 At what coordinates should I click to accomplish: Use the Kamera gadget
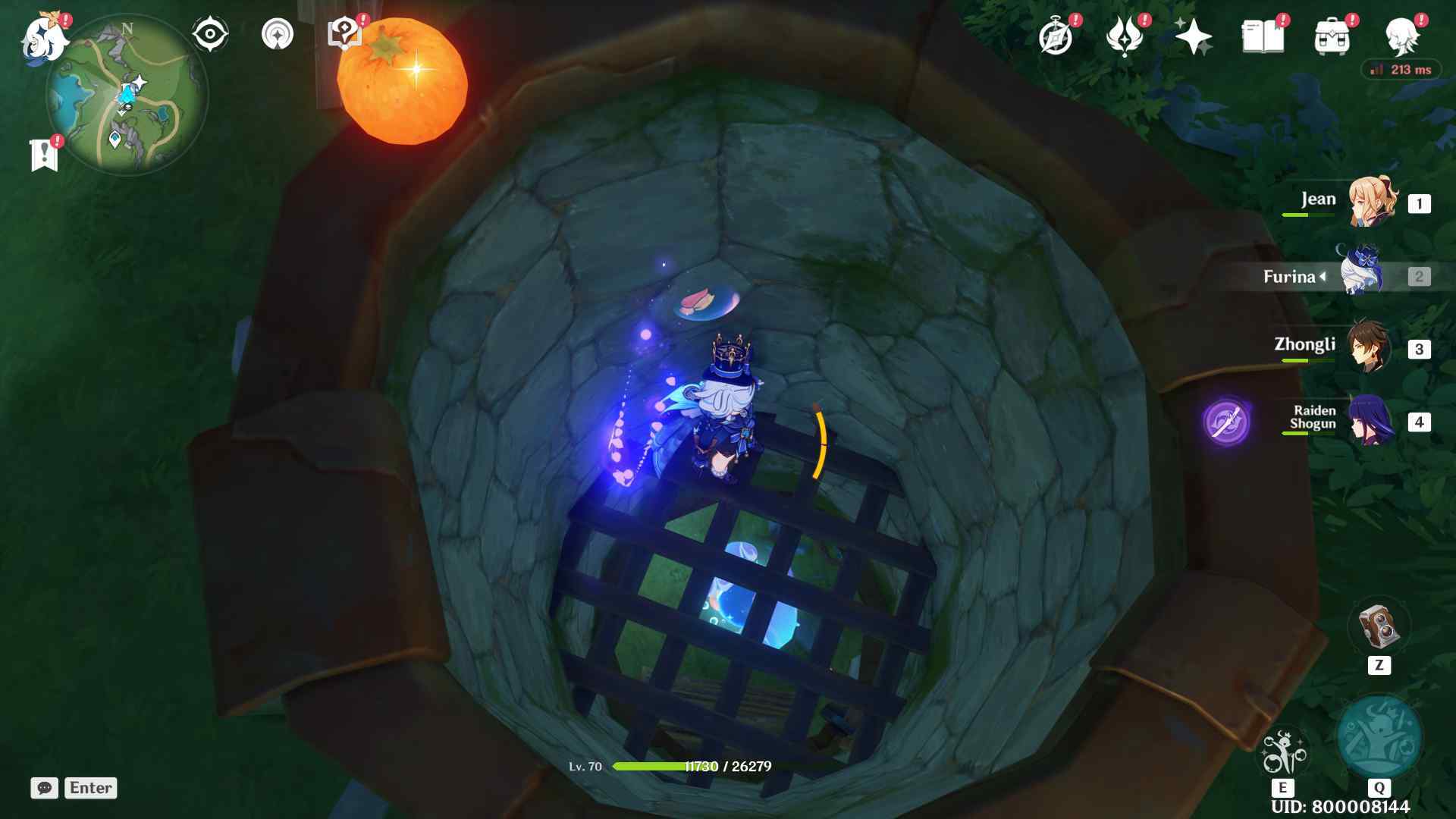[x=1378, y=626]
